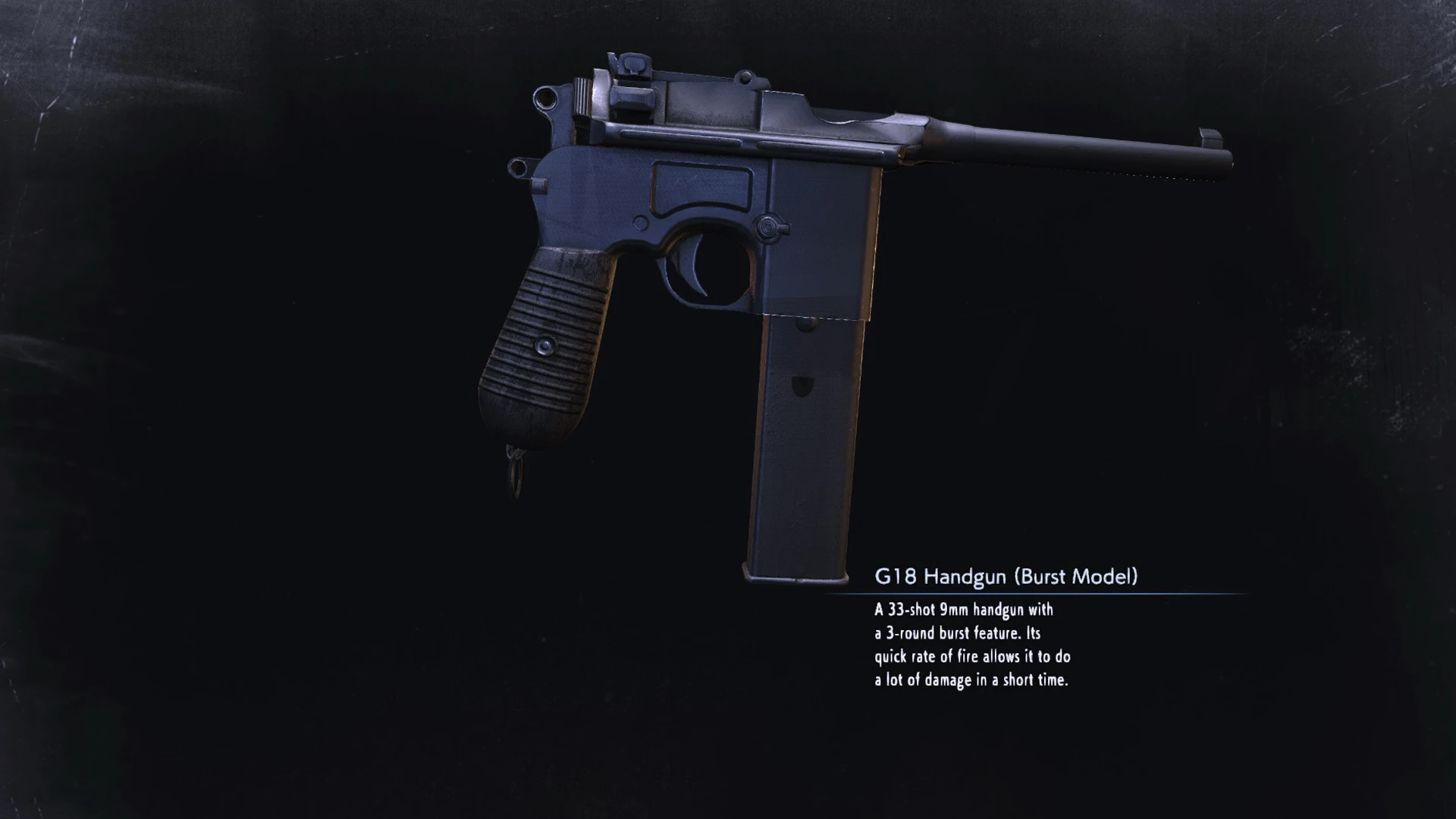Screen dimensions: 1456x819
Task: Click the quick rate of fire text
Action: coord(972,657)
